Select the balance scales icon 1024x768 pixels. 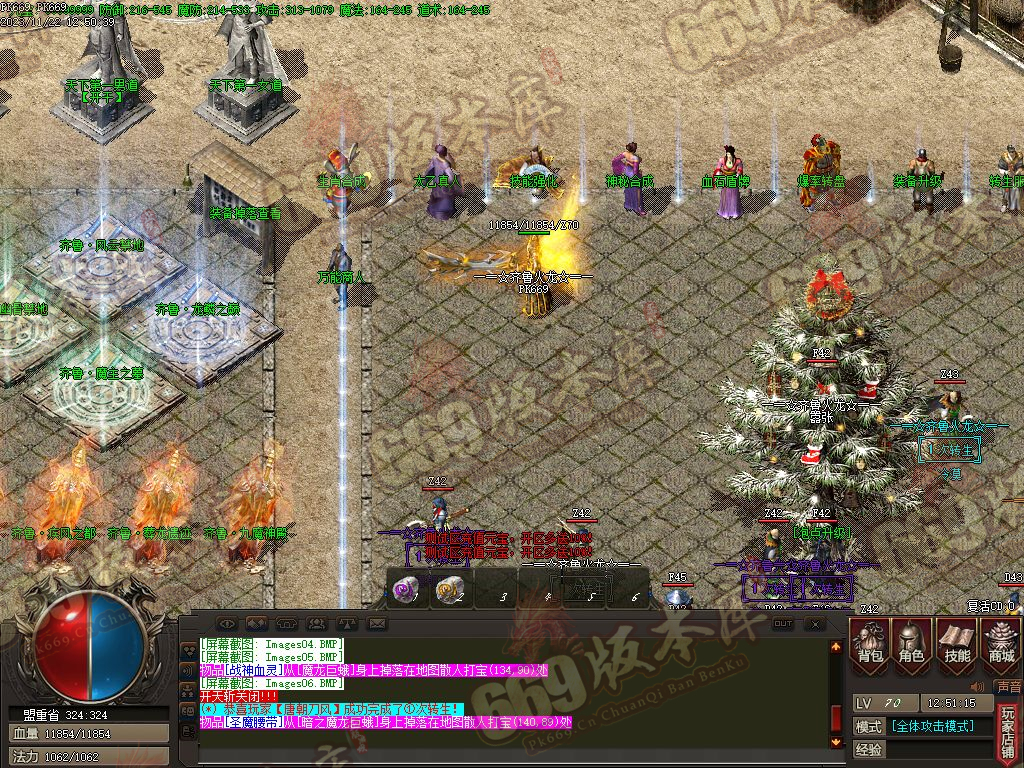pos(347,624)
